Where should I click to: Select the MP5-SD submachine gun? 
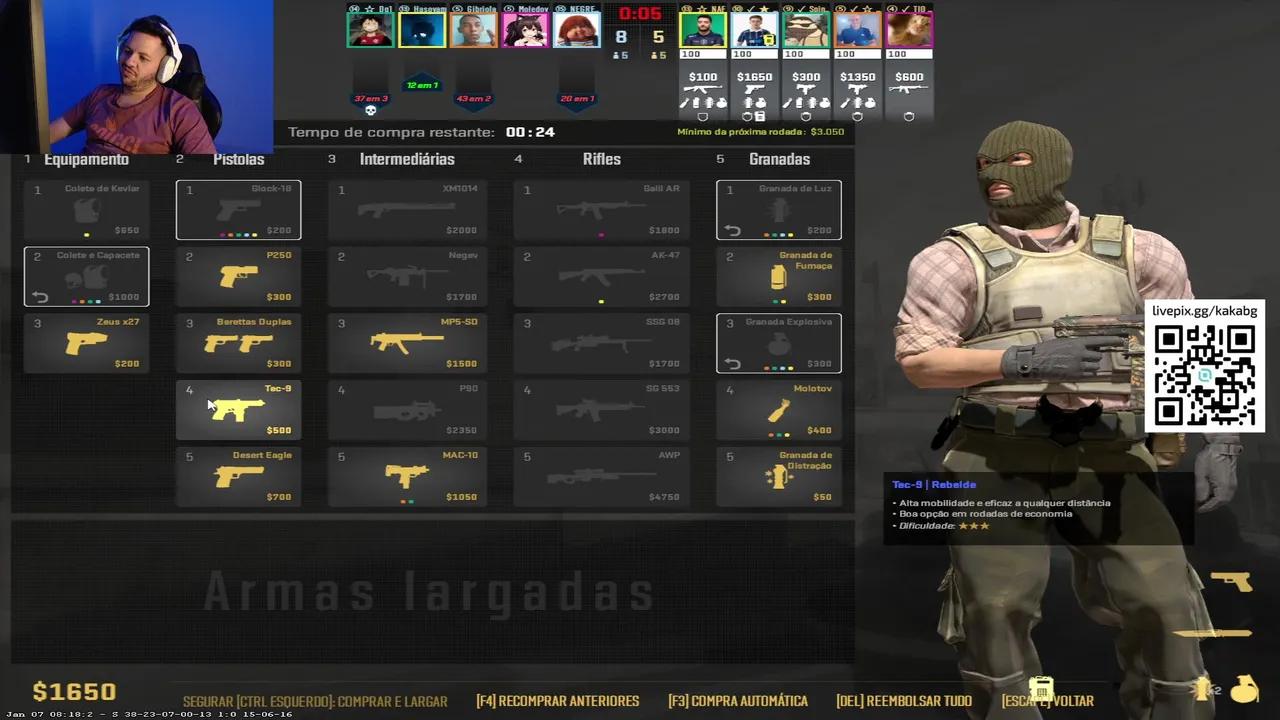click(x=407, y=343)
